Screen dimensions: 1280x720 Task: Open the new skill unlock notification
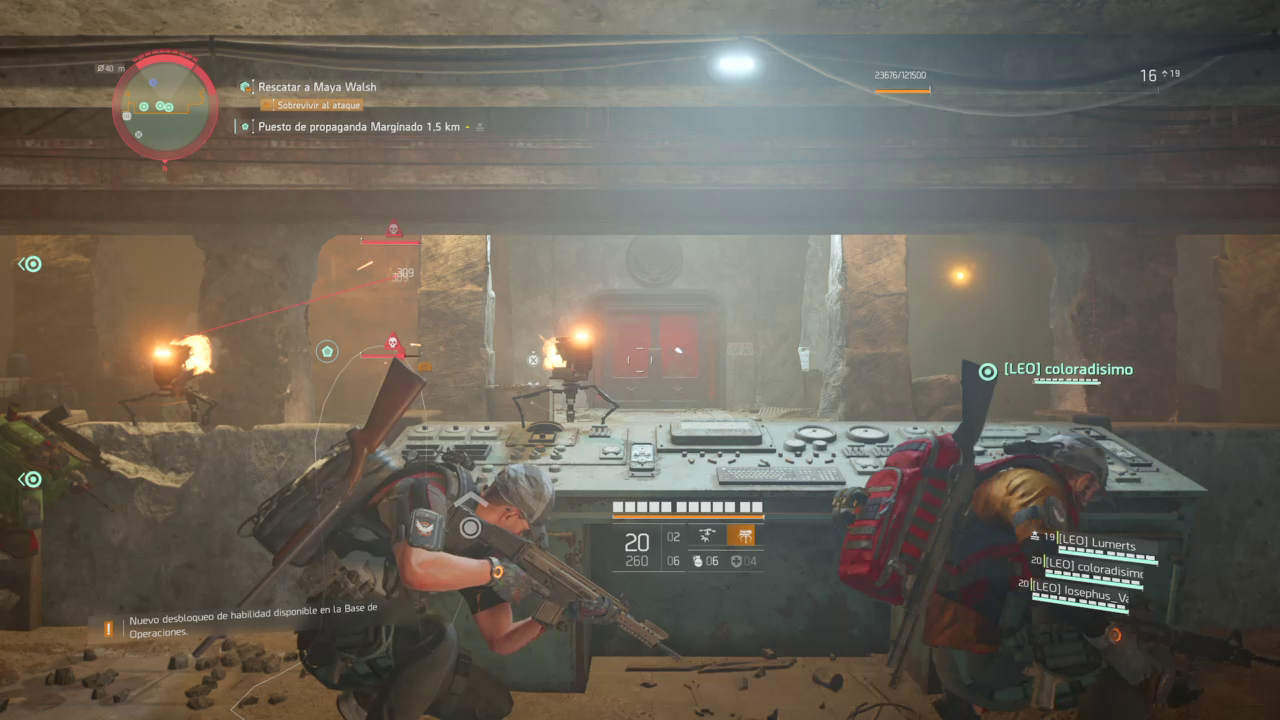pyautogui.click(x=250, y=627)
